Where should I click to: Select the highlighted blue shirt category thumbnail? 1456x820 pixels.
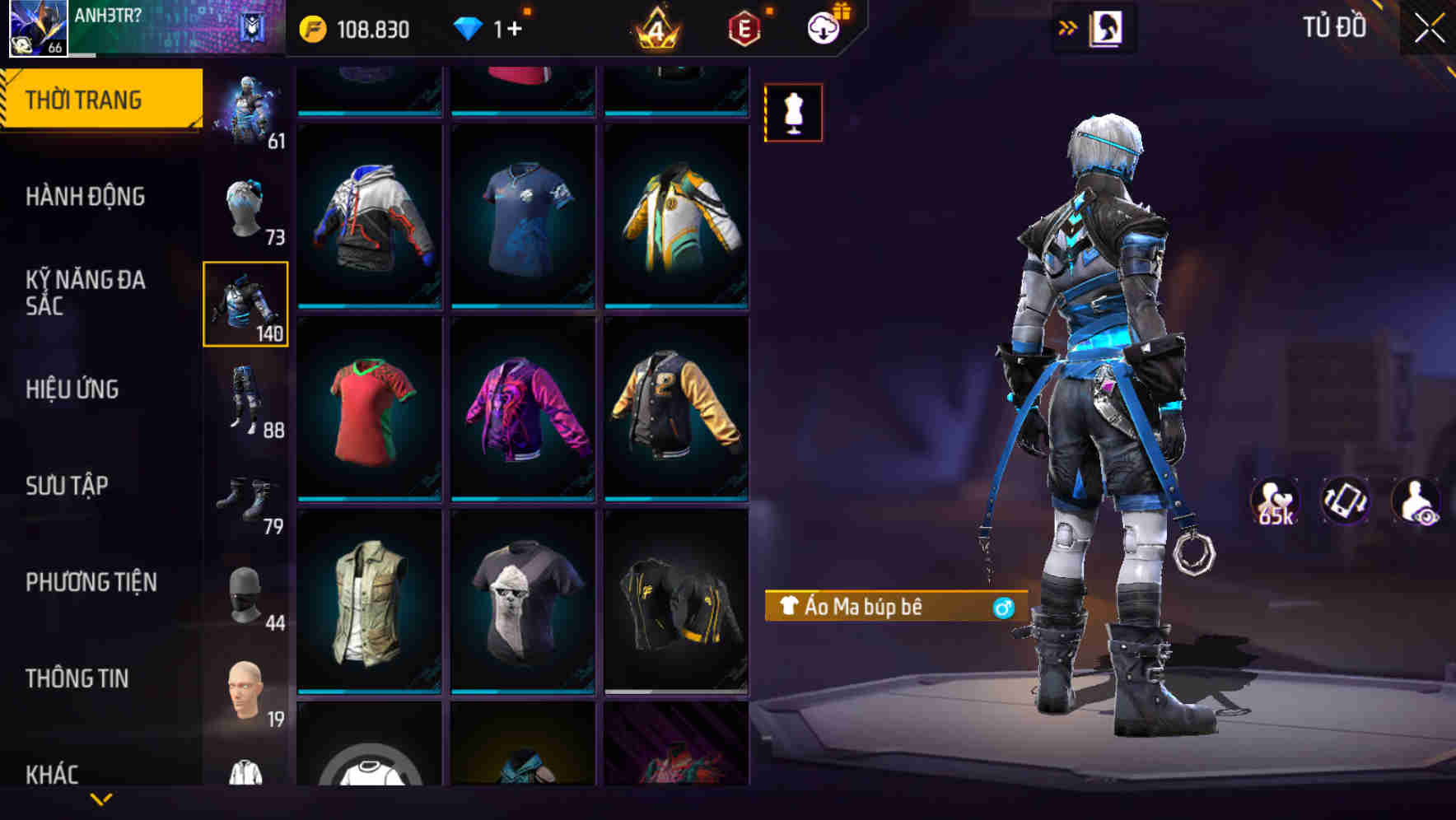245,305
